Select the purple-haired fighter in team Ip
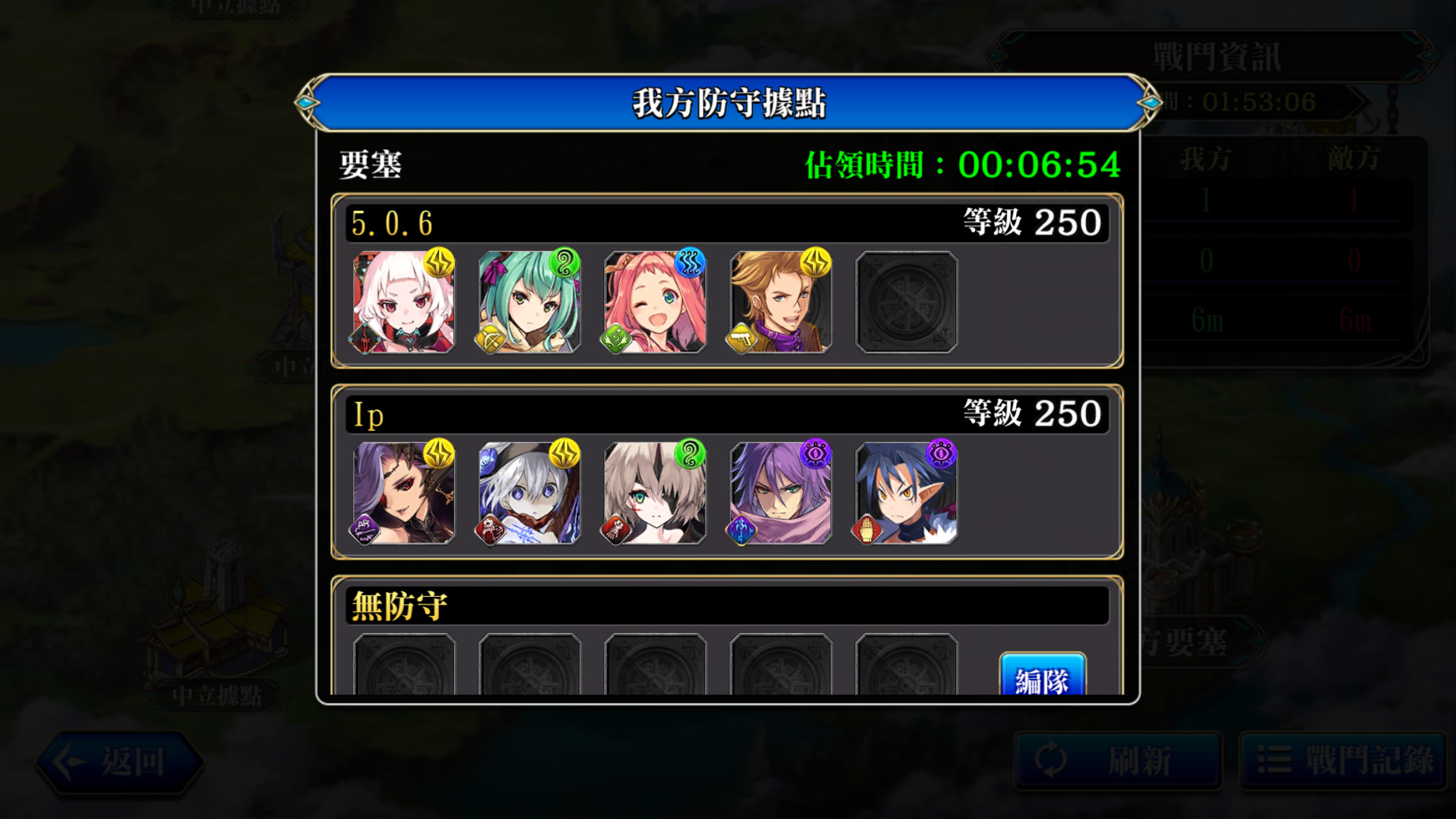 coord(781,493)
